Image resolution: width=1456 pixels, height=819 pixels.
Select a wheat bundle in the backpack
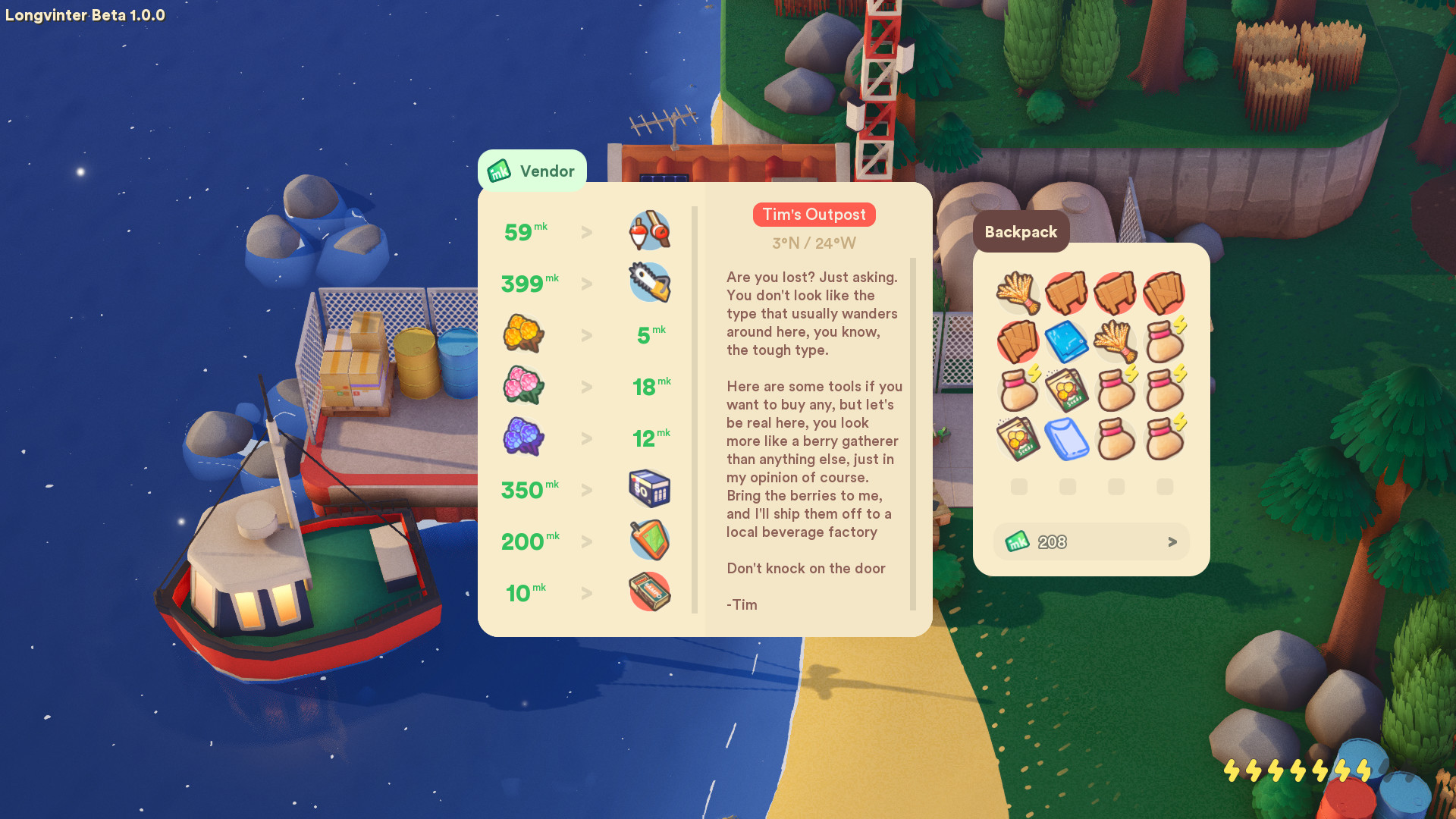(x=1018, y=292)
